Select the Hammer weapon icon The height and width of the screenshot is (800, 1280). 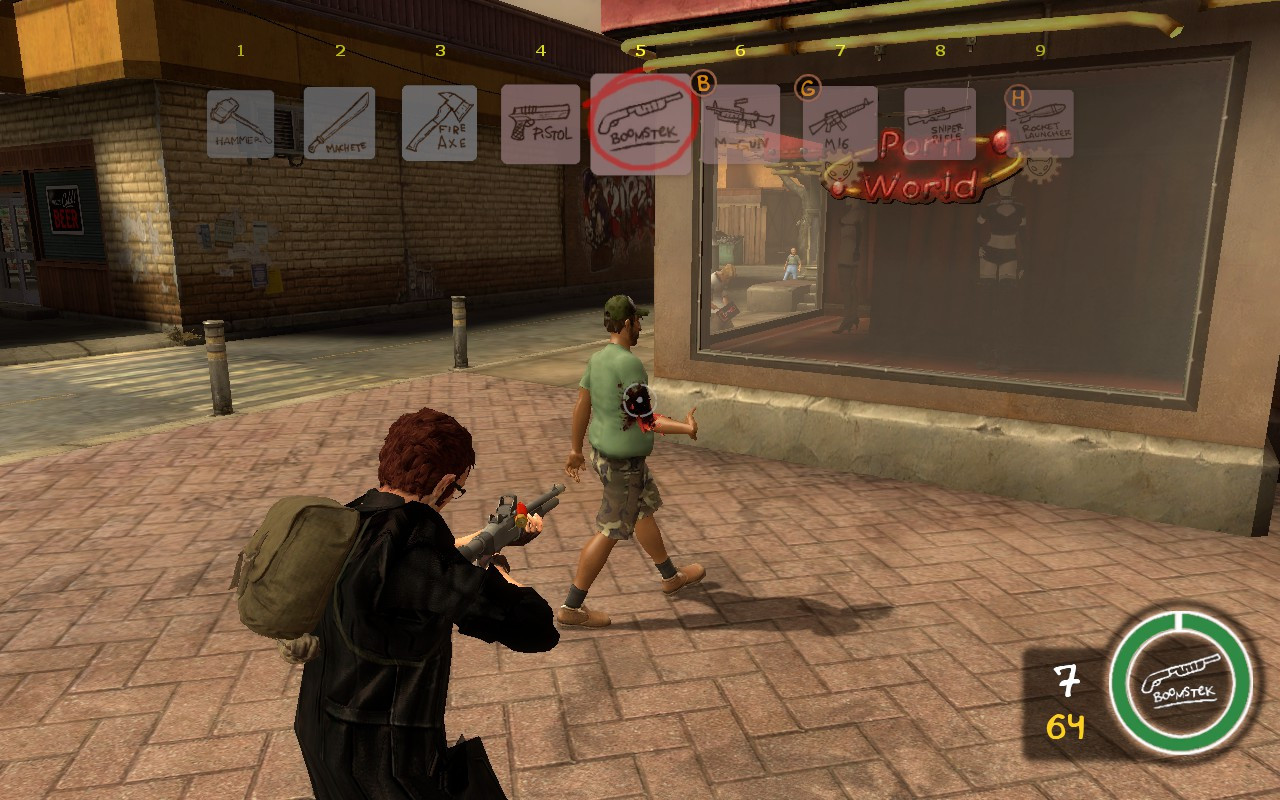tap(241, 121)
